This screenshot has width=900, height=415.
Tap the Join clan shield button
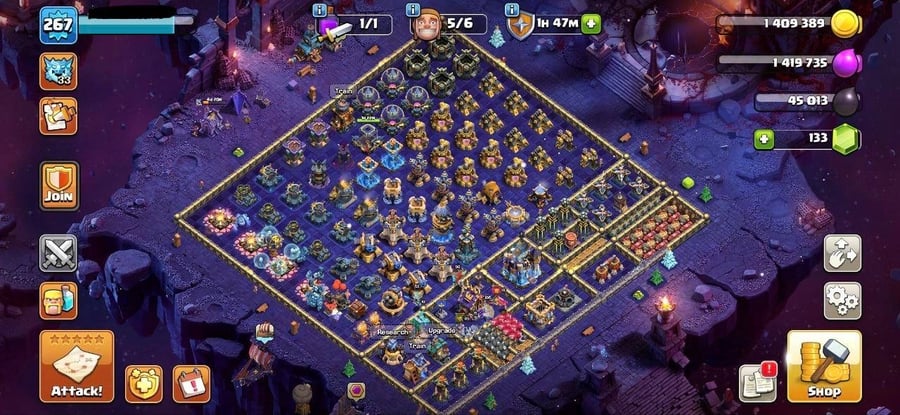coord(58,185)
